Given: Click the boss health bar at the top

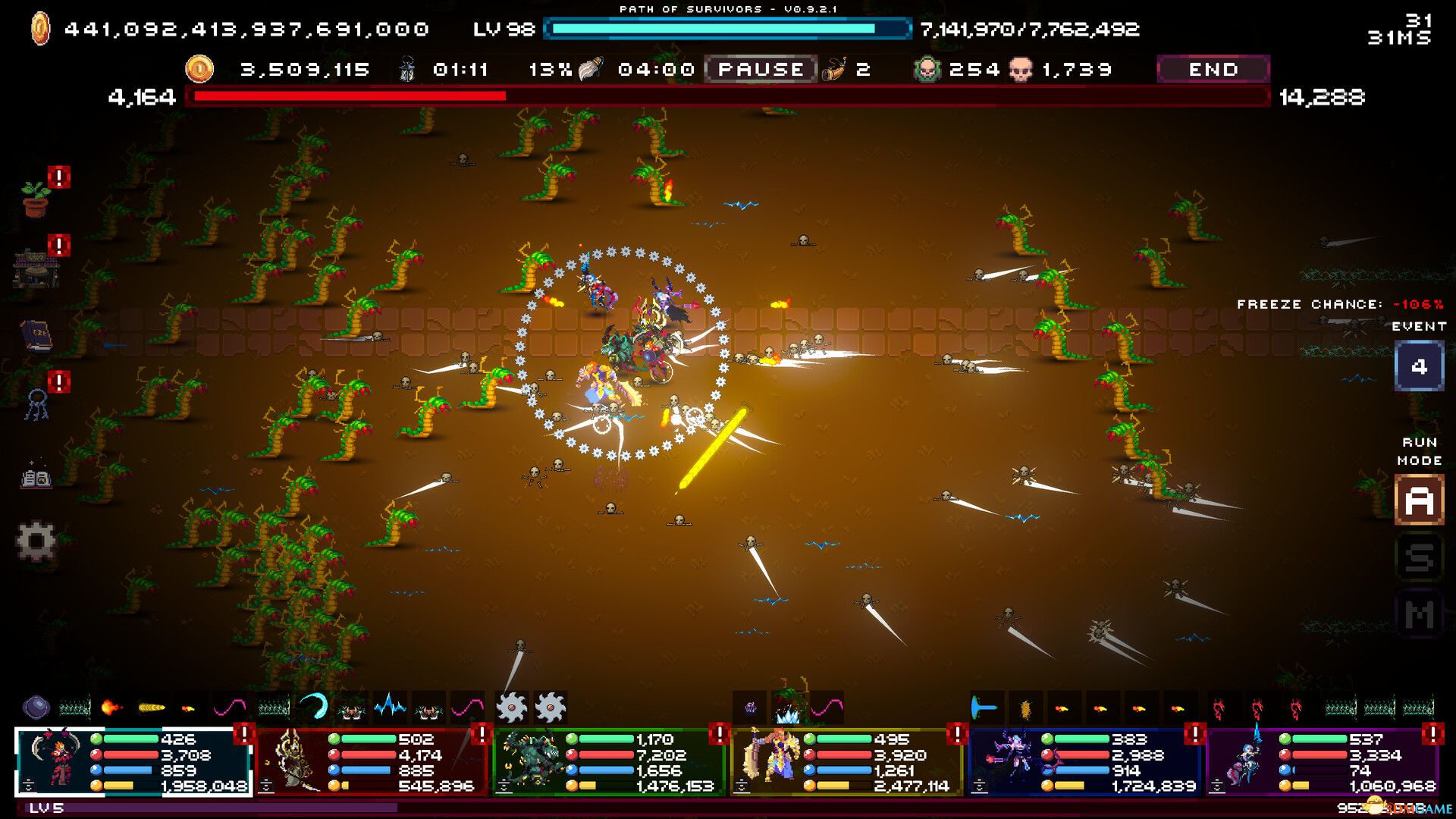Looking at the screenshot, I should (728, 96).
